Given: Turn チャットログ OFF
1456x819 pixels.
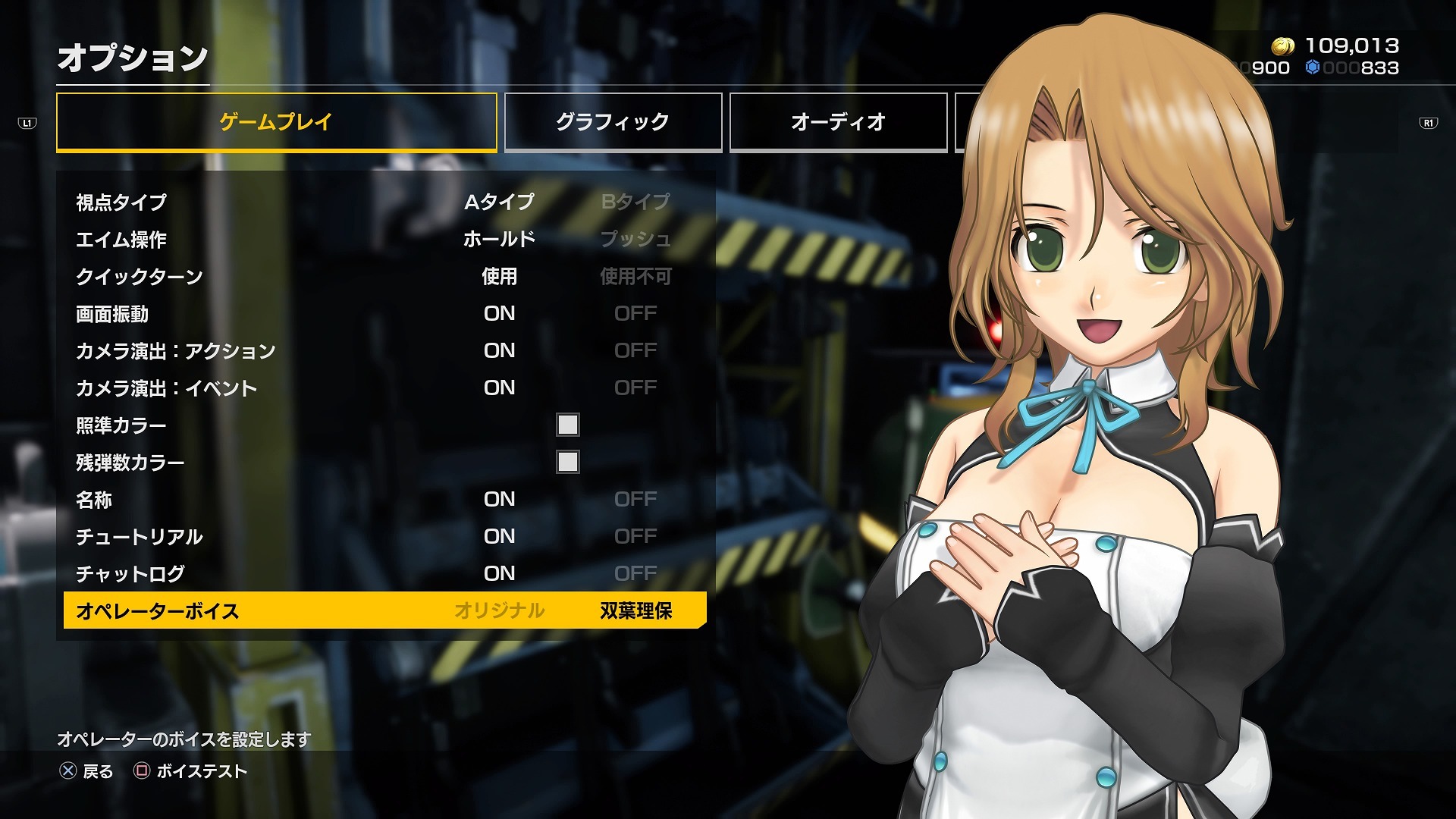Looking at the screenshot, I should (635, 573).
